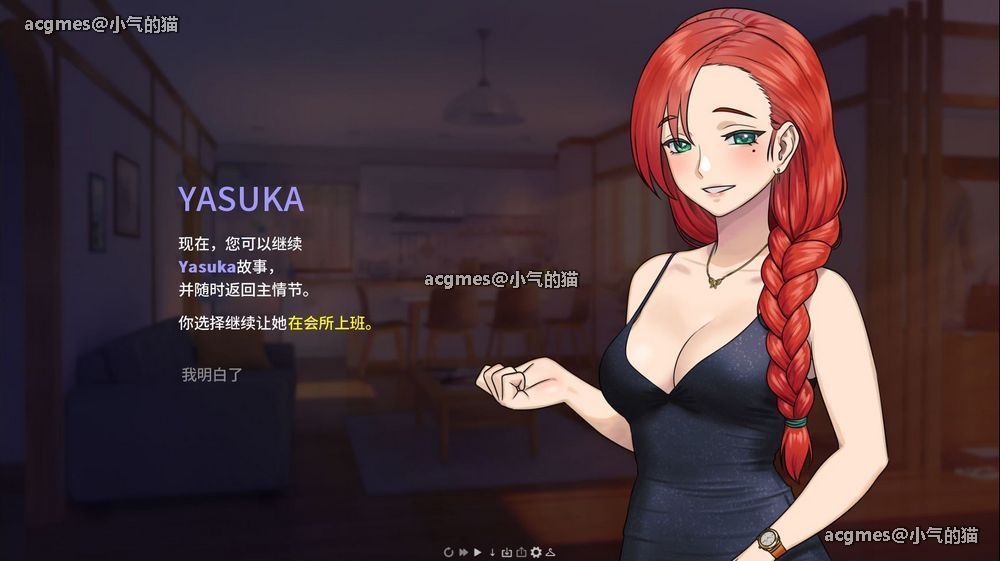Screen dimensions: 1000x561
Task: Open the wardrobe hanger icon
Action: coord(550,552)
